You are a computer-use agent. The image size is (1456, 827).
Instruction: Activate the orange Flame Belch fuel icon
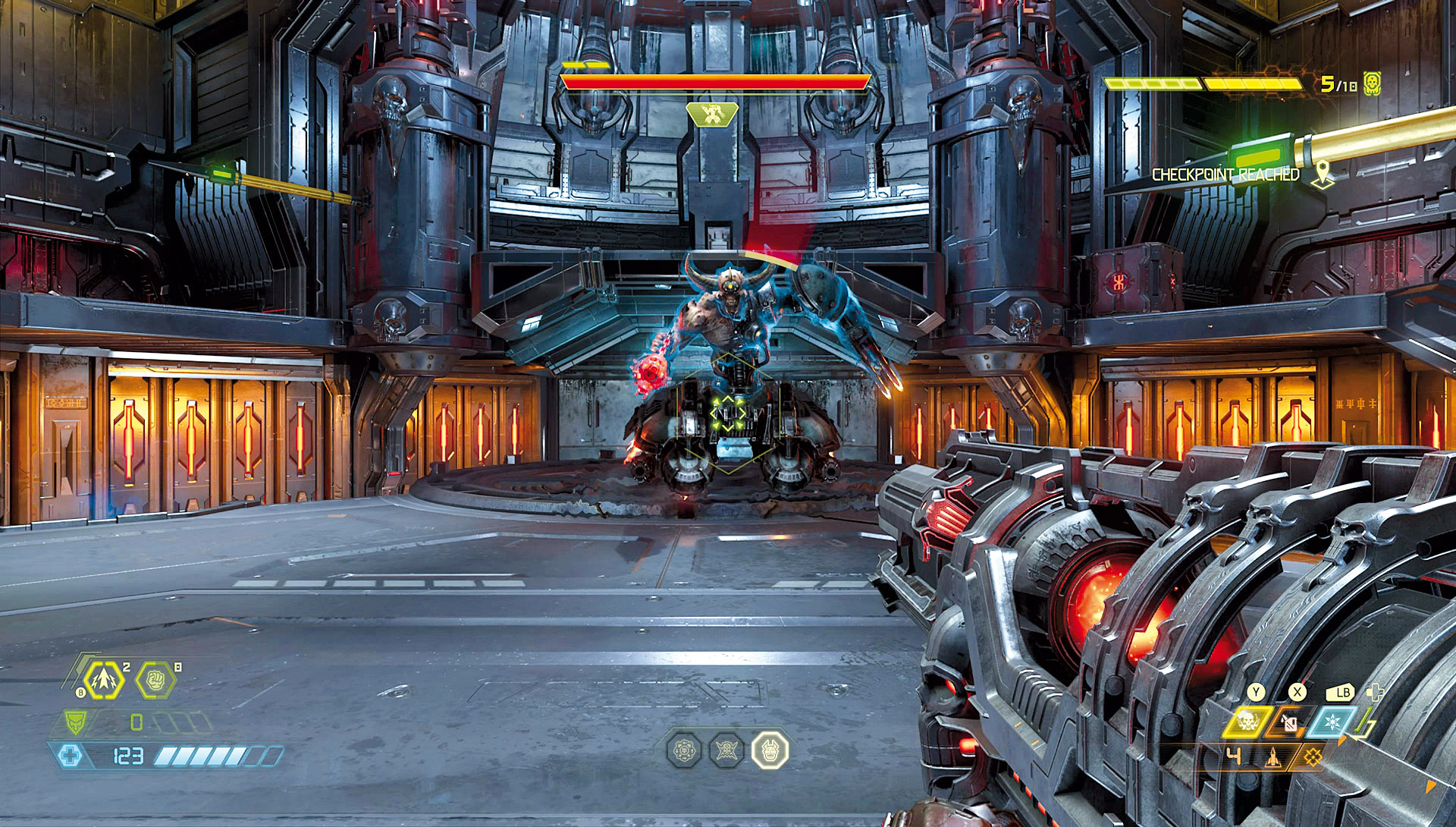[1288, 722]
